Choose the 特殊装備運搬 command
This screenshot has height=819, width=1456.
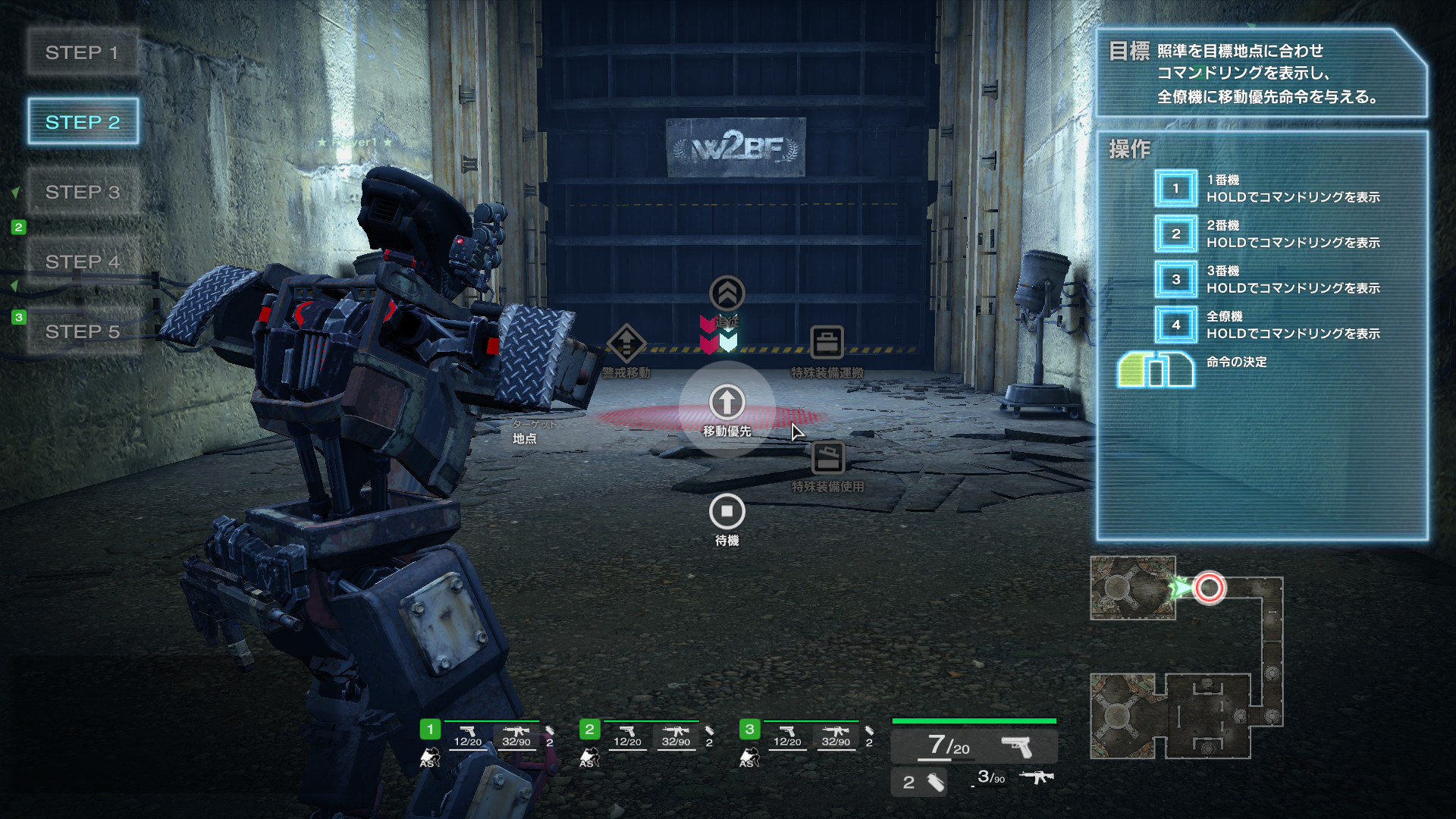pyautogui.click(x=827, y=344)
